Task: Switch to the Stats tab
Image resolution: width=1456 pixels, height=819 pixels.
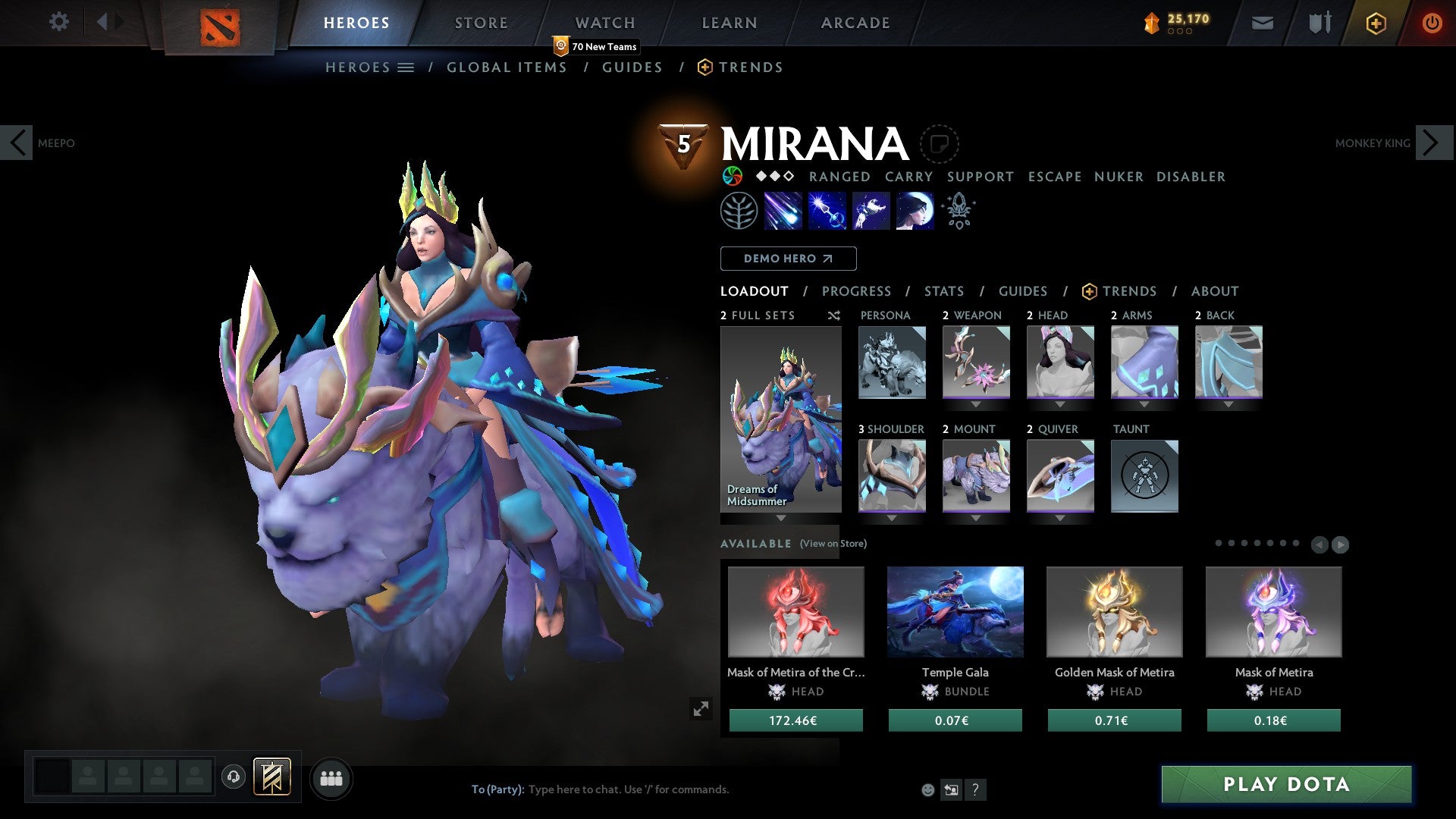Action: tap(943, 291)
